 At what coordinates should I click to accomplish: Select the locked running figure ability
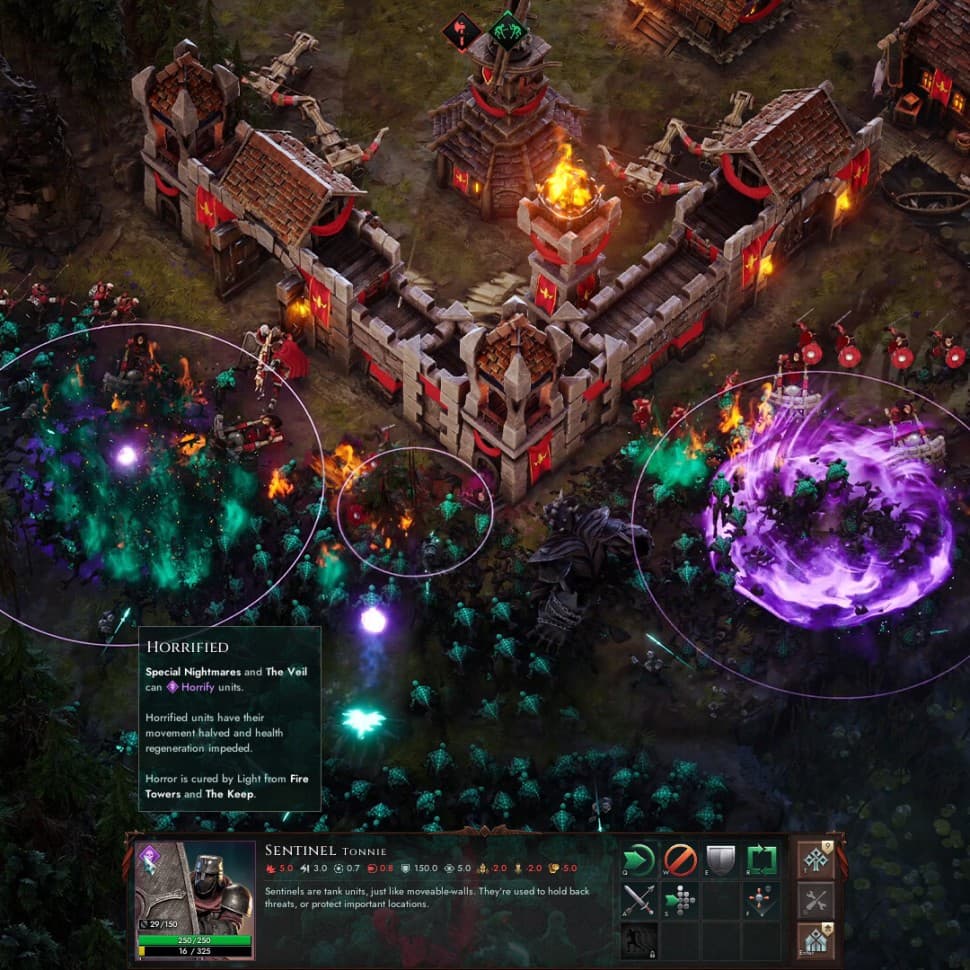[639, 940]
